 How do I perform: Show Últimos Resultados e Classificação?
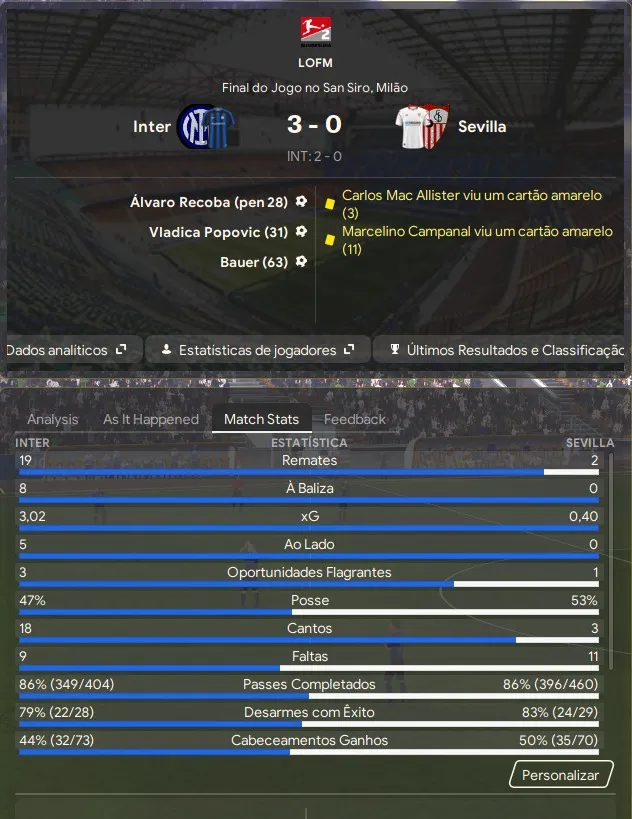(507, 350)
